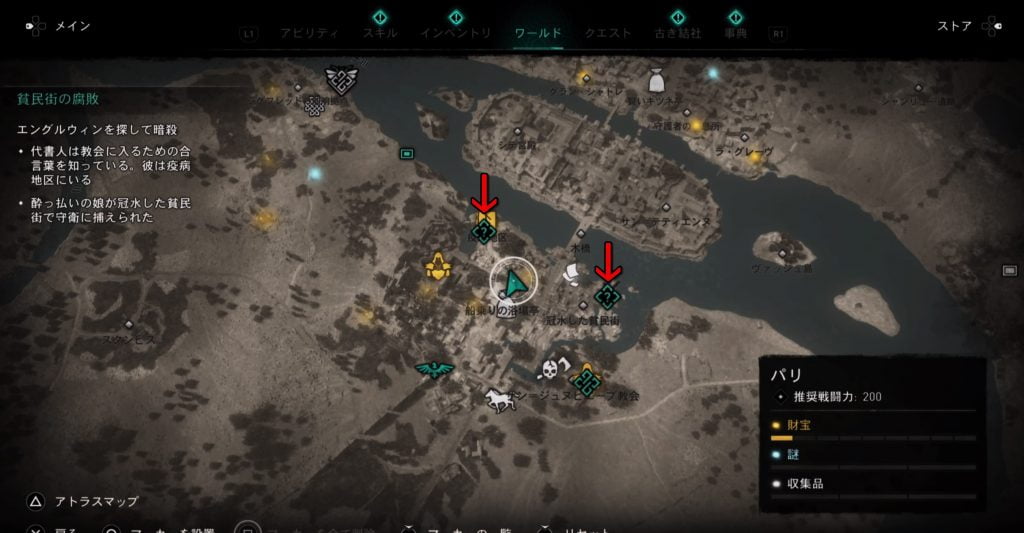Image resolution: width=1024 pixels, height=533 pixels.
Task: Open the 事典 tab
Action: coord(736,33)
